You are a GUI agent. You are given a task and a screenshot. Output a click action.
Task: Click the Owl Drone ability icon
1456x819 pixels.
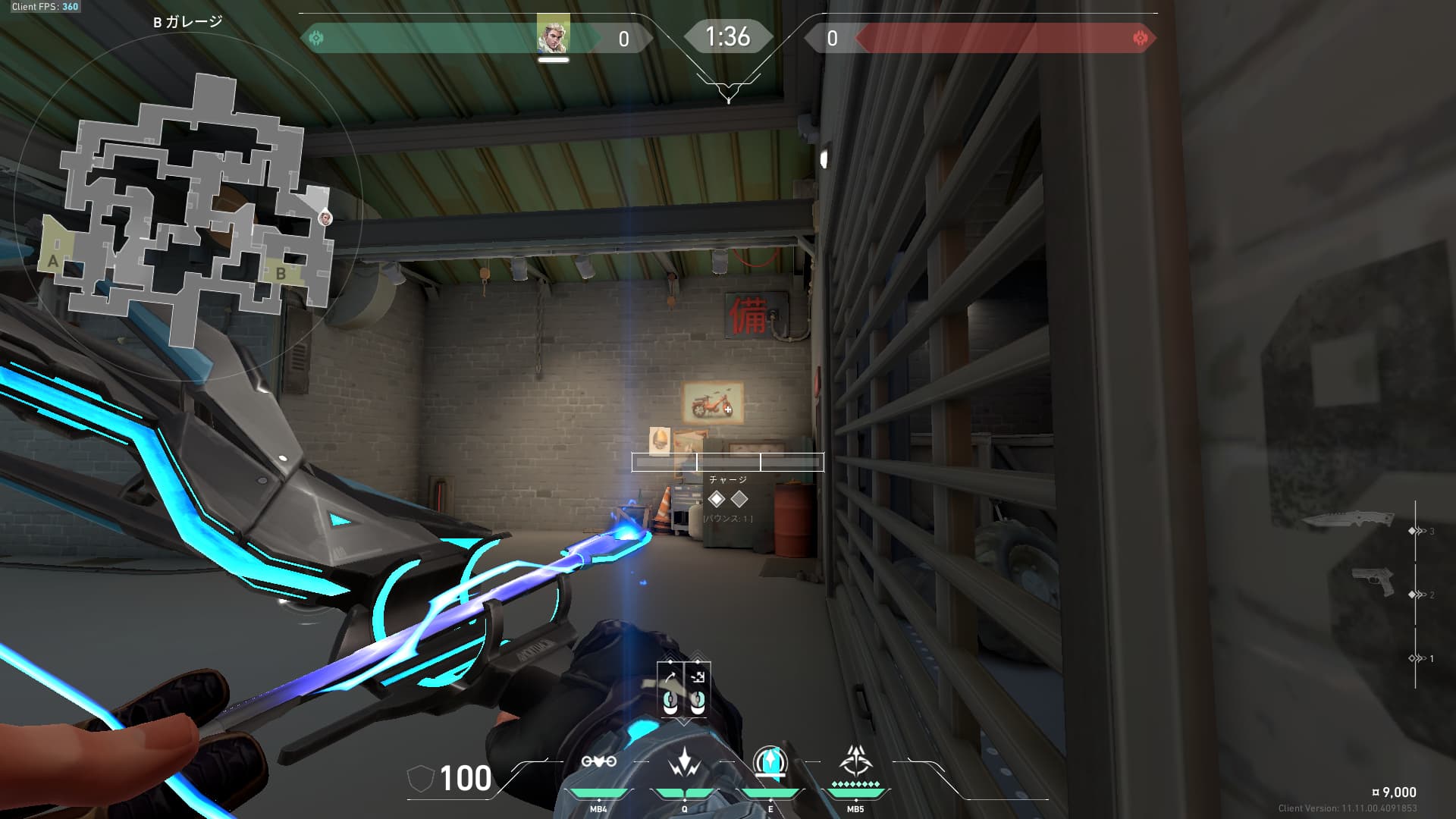[x=598, y=761]
